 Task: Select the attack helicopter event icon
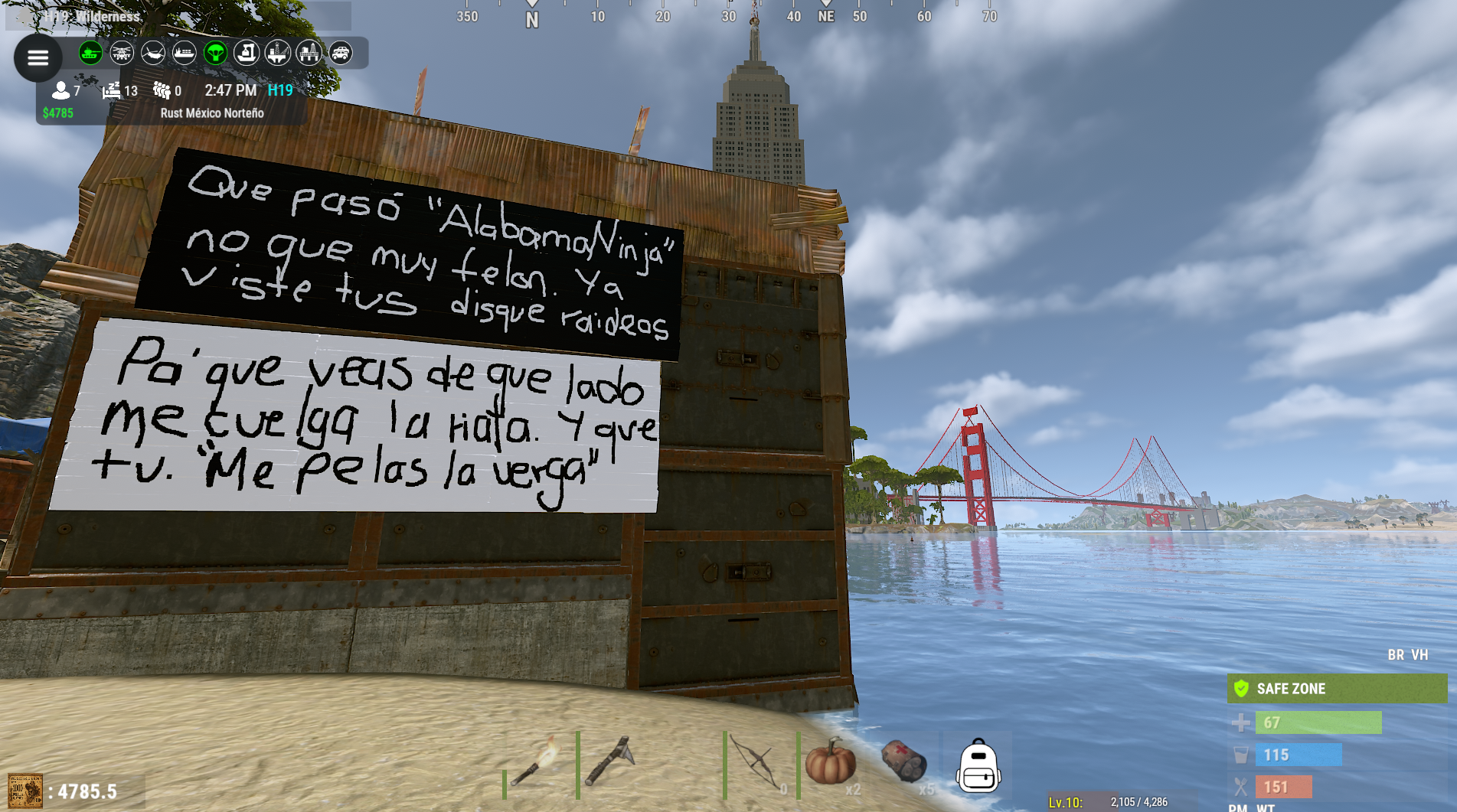coord(122,53)
